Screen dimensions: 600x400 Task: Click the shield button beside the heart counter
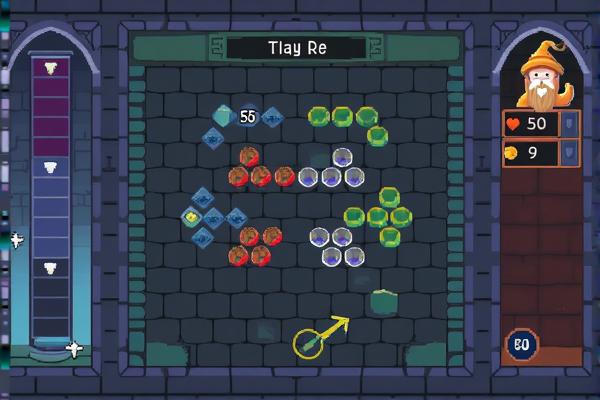click(568, 123)
